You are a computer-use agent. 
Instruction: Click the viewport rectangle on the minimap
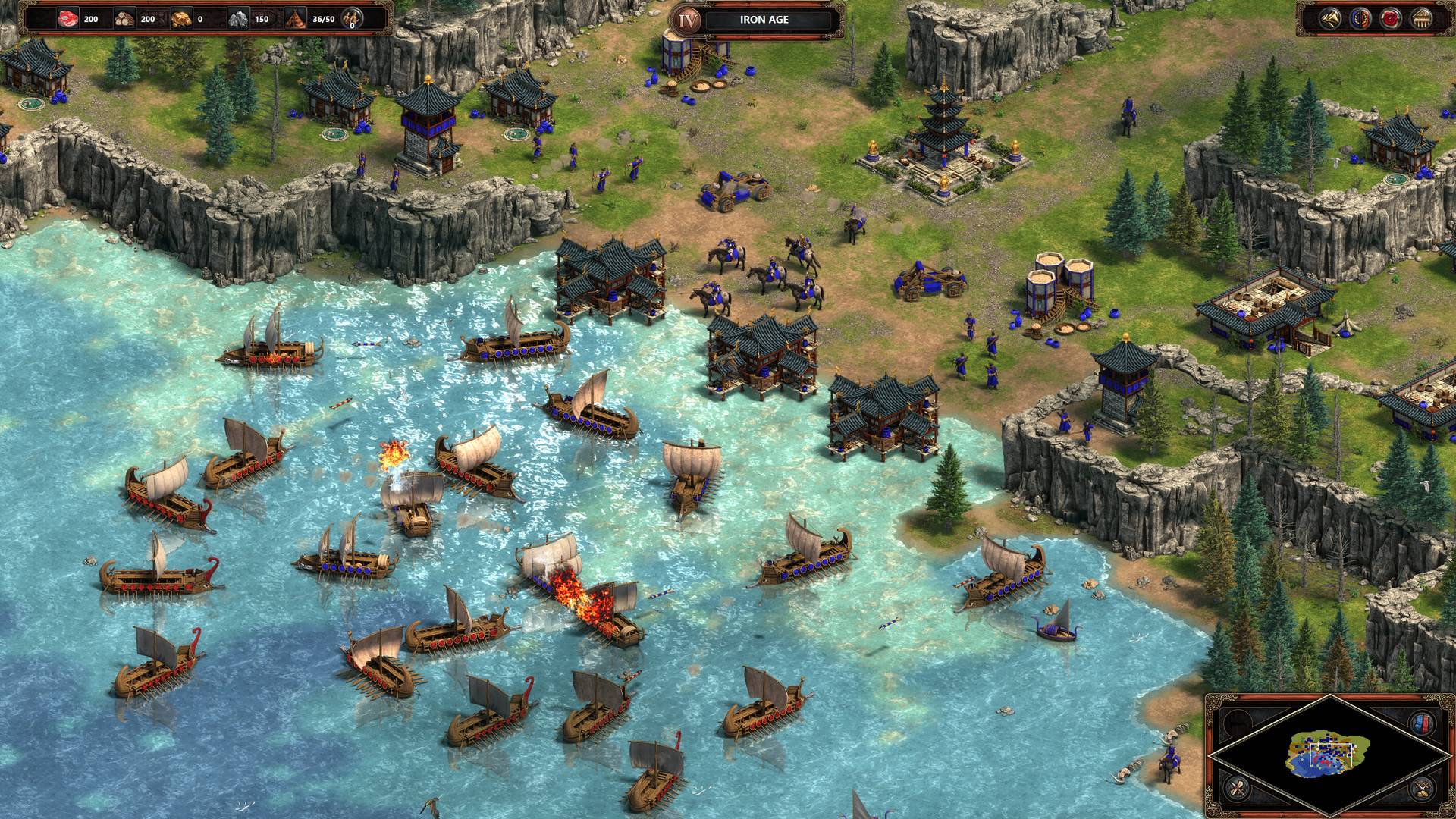[x=1331, y=755]
